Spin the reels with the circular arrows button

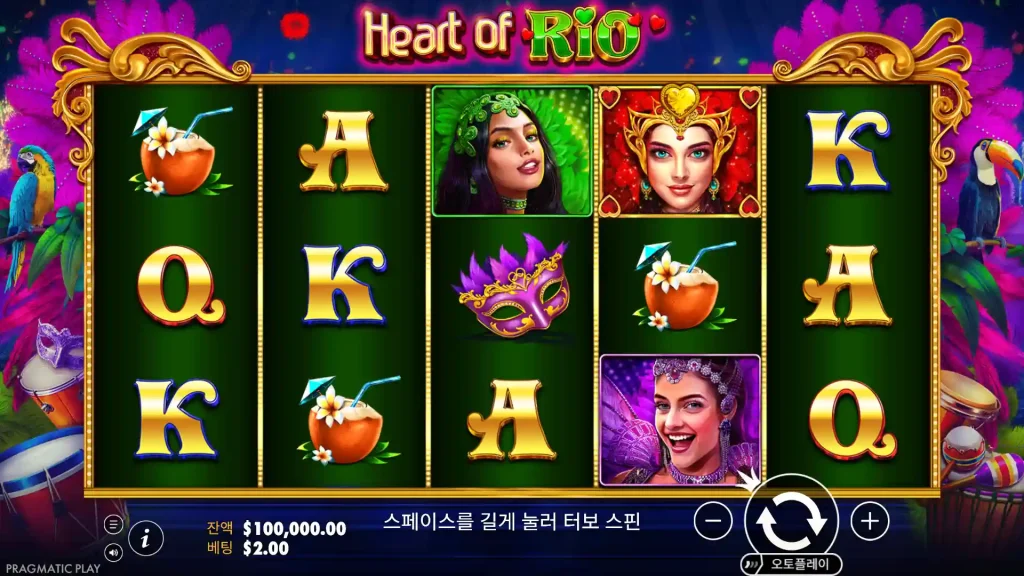(x=791, y=520)
